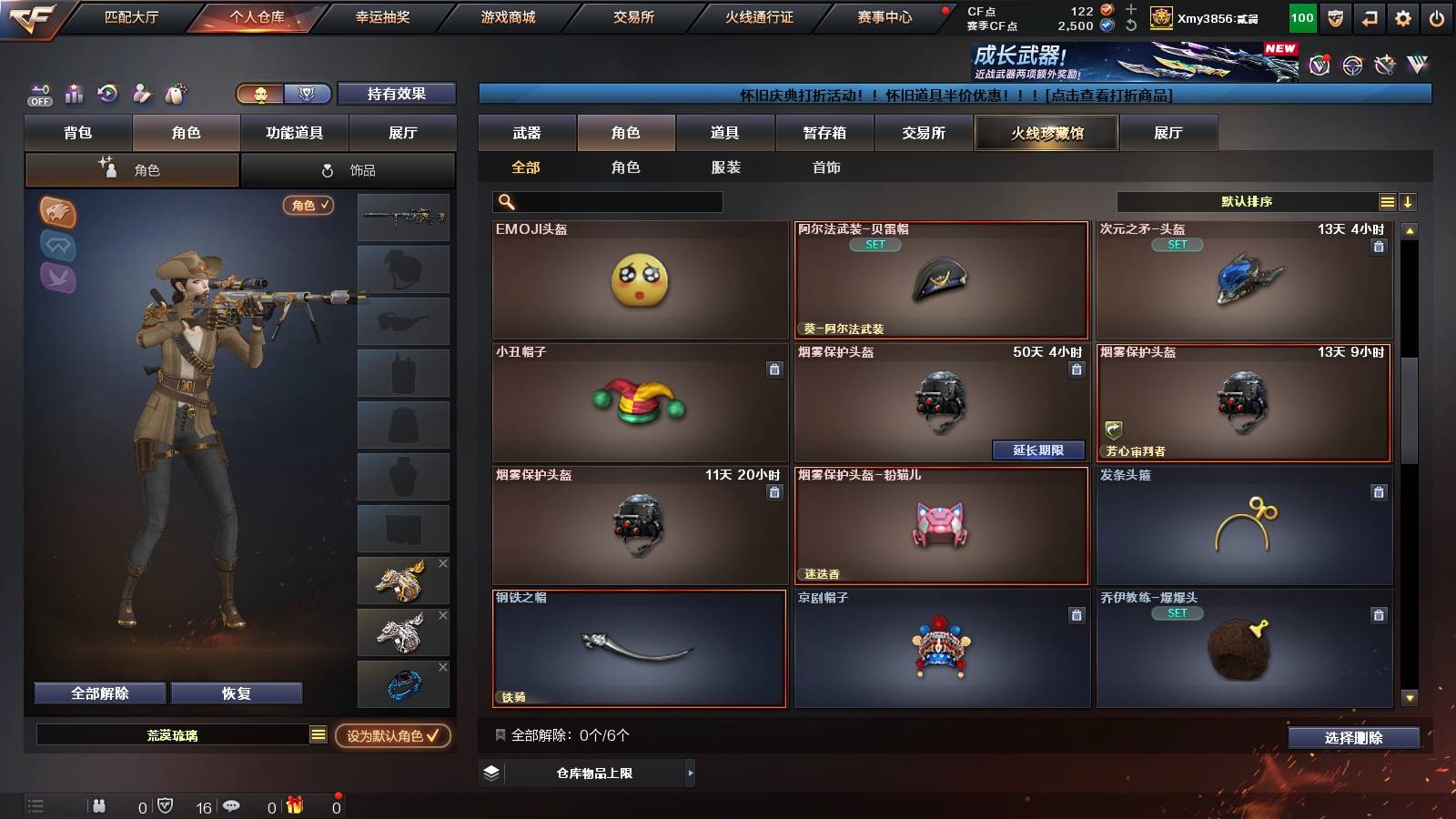Click the replay/restore circular arrow icon in top-left toolbar

(108, 94)
